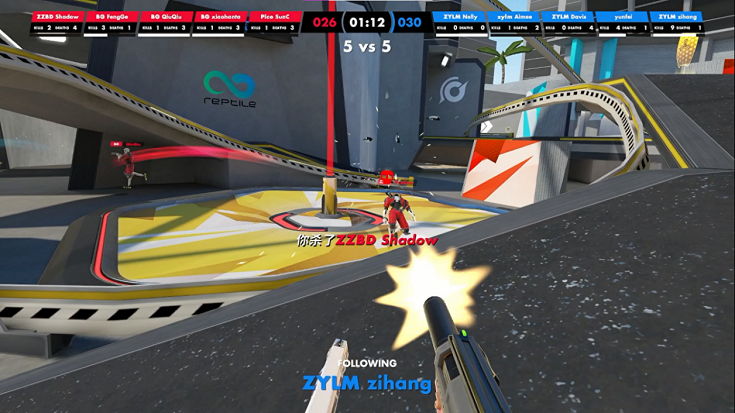Screen dimensions: 735x413
Task: Select the yunfei player card
Action: (623, 23)
